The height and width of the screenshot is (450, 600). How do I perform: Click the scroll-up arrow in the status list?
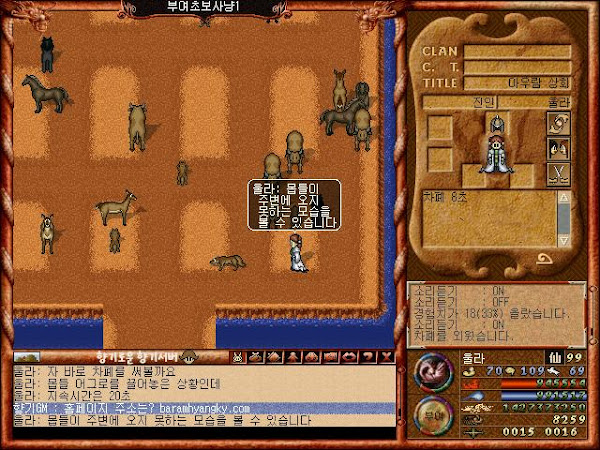tap(564, 195)
